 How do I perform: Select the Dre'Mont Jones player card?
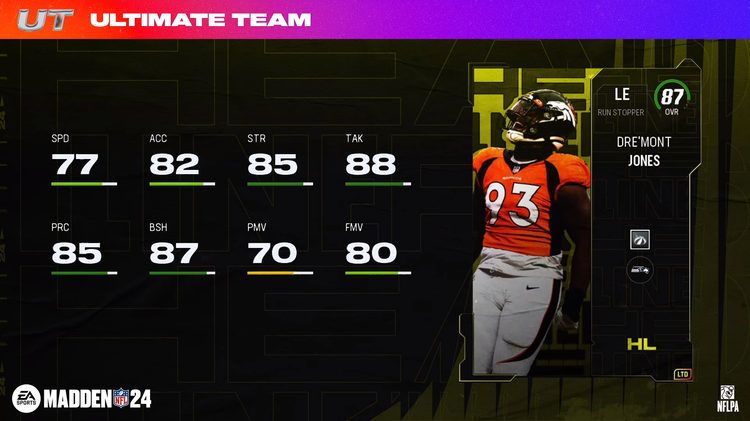[578, 225]
